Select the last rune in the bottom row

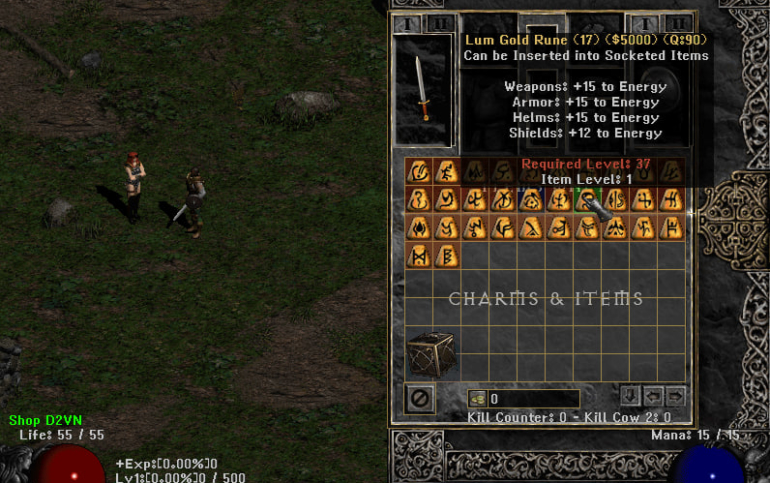click(x=447, y=256)
